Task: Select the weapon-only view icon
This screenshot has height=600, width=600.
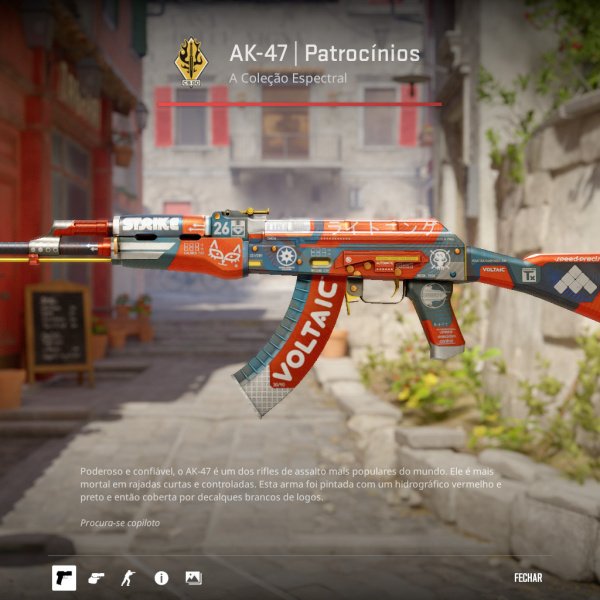Action: (64, 578)
